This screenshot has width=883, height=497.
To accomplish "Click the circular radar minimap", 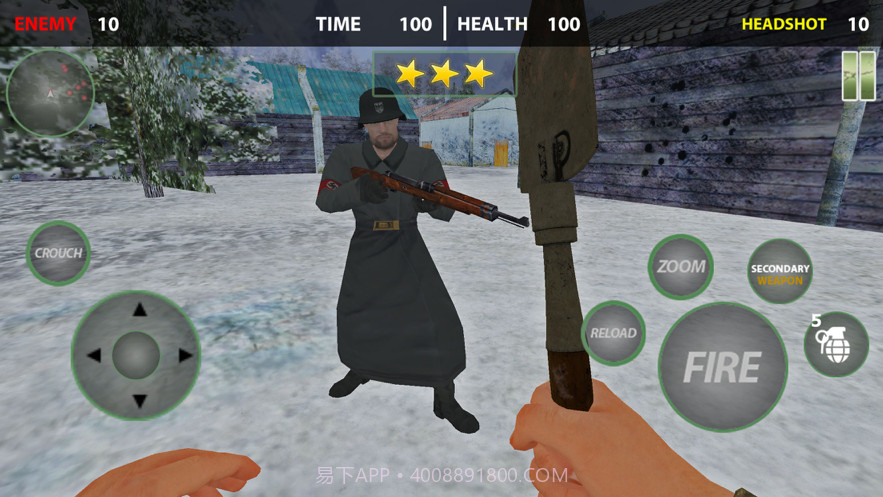I will [50, 93].
